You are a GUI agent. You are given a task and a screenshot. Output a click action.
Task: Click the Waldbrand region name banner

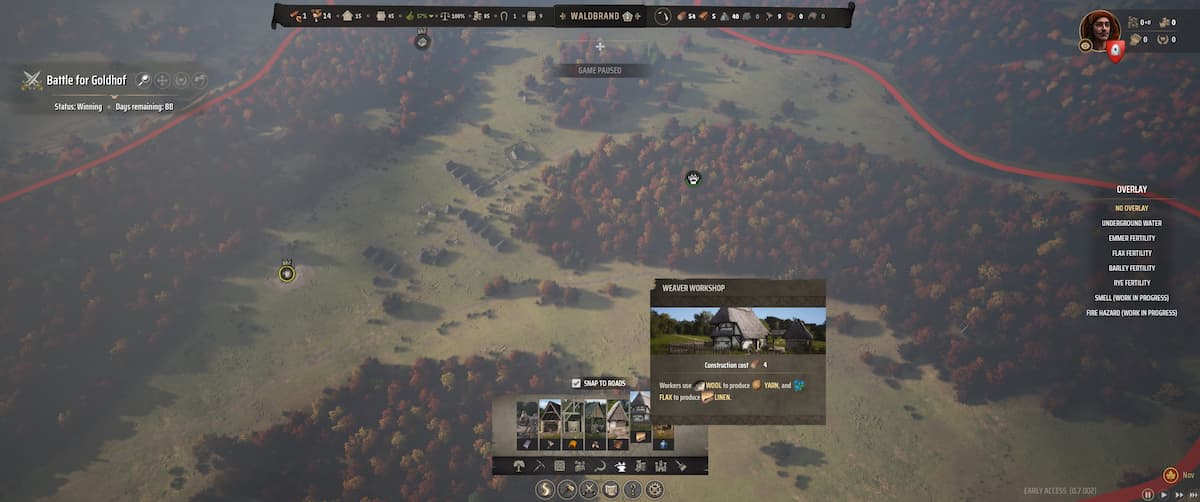click(595, 16)
